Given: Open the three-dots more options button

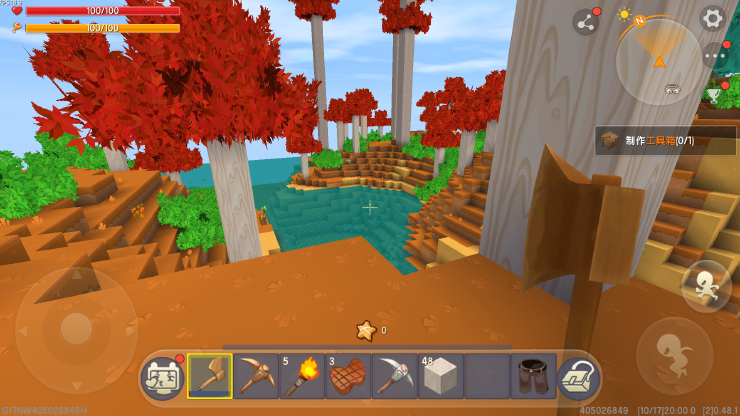Looking at the screenshot, I should (714, 55).
